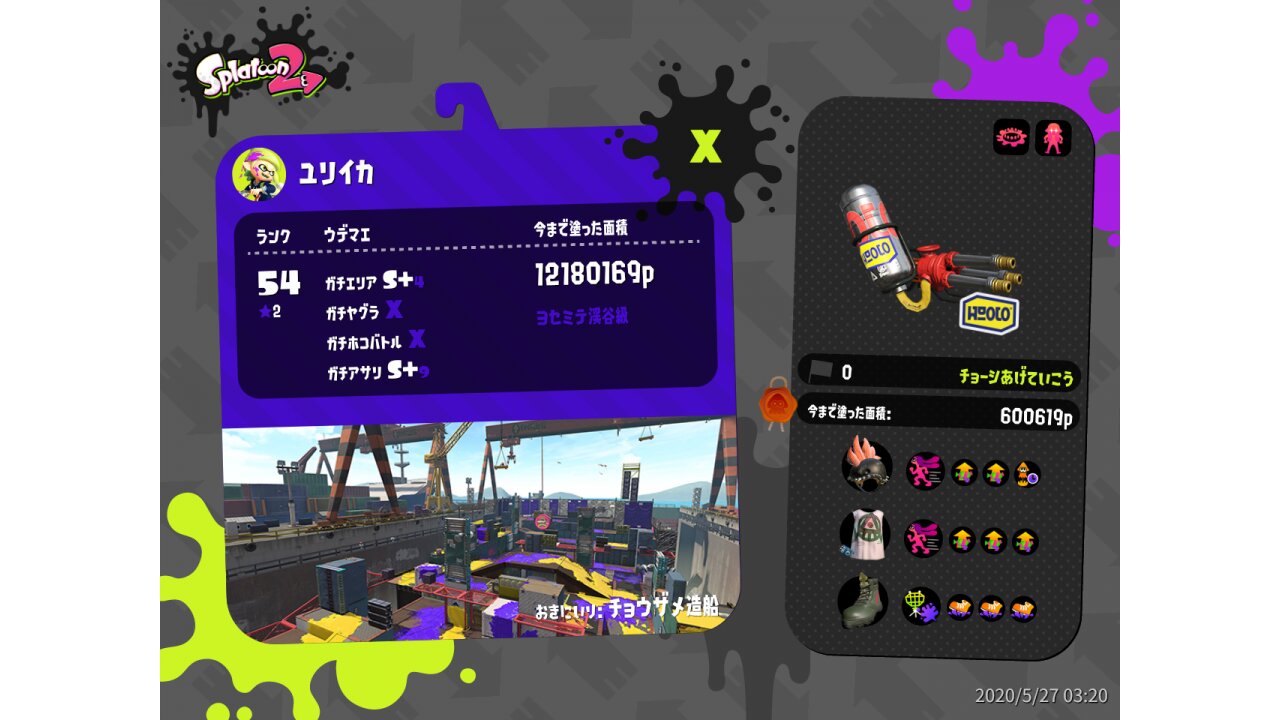
Task: View the green boots shoe gear
Action: [x=862, y=601]
